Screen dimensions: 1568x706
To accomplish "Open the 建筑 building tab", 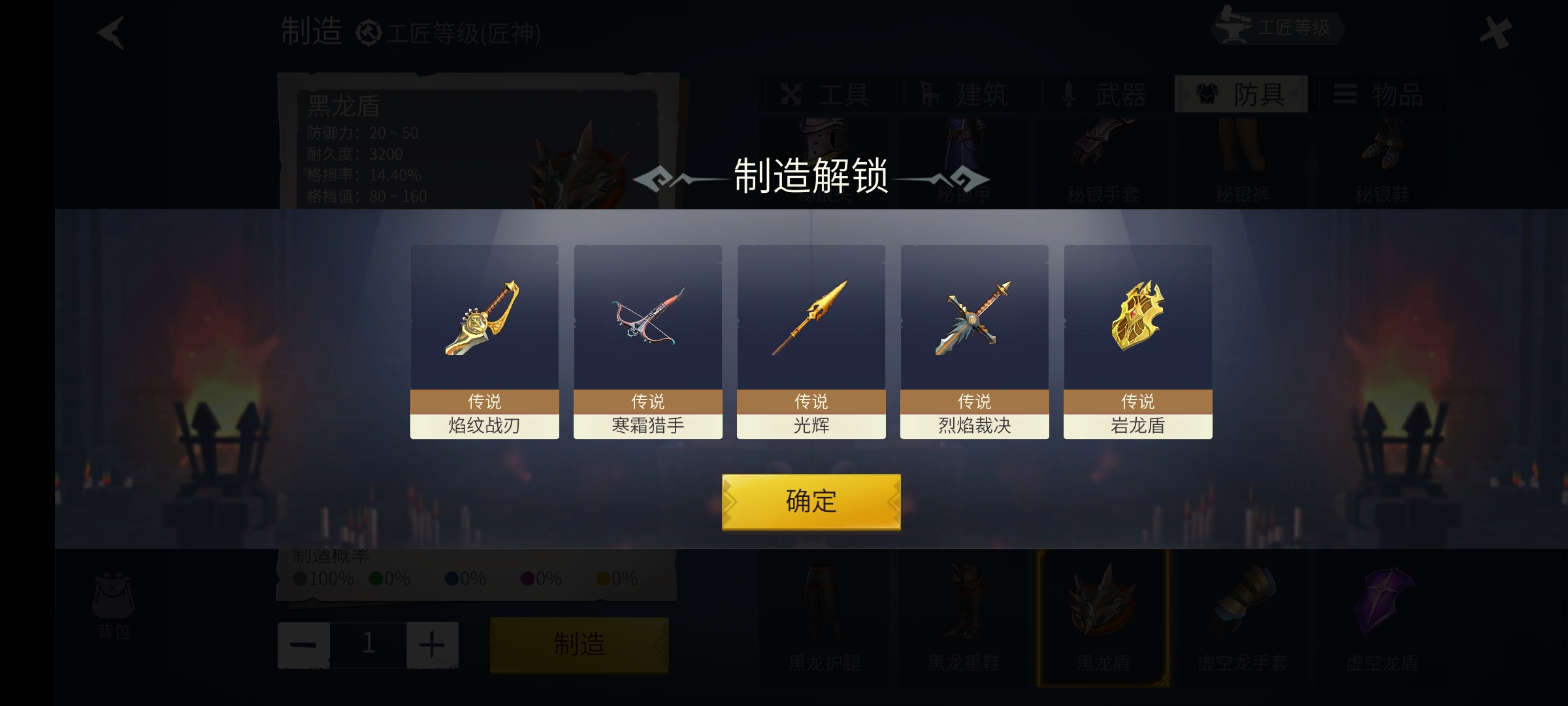I will tap(966, 95).
